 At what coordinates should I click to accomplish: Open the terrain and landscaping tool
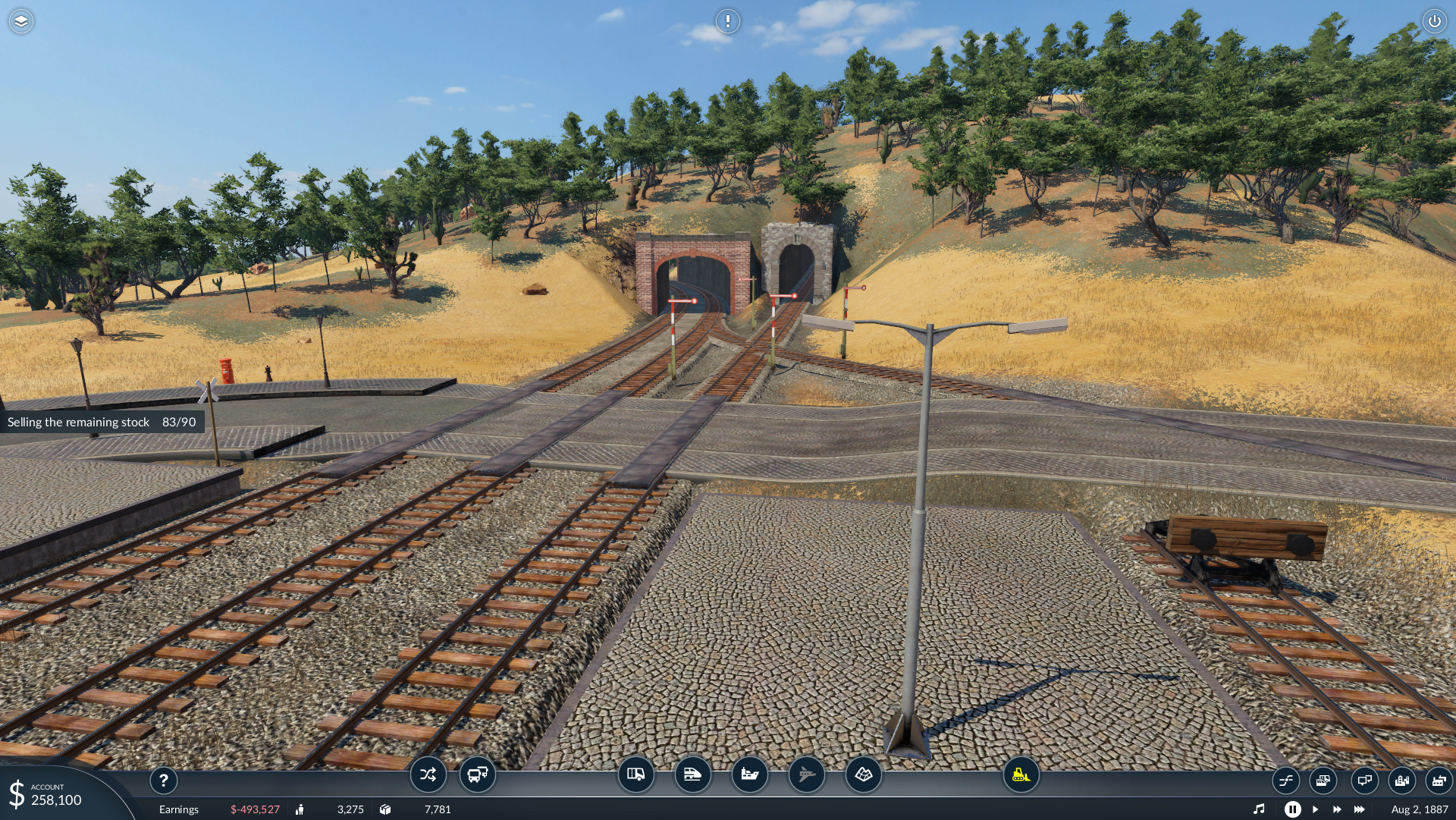point(863,774)
